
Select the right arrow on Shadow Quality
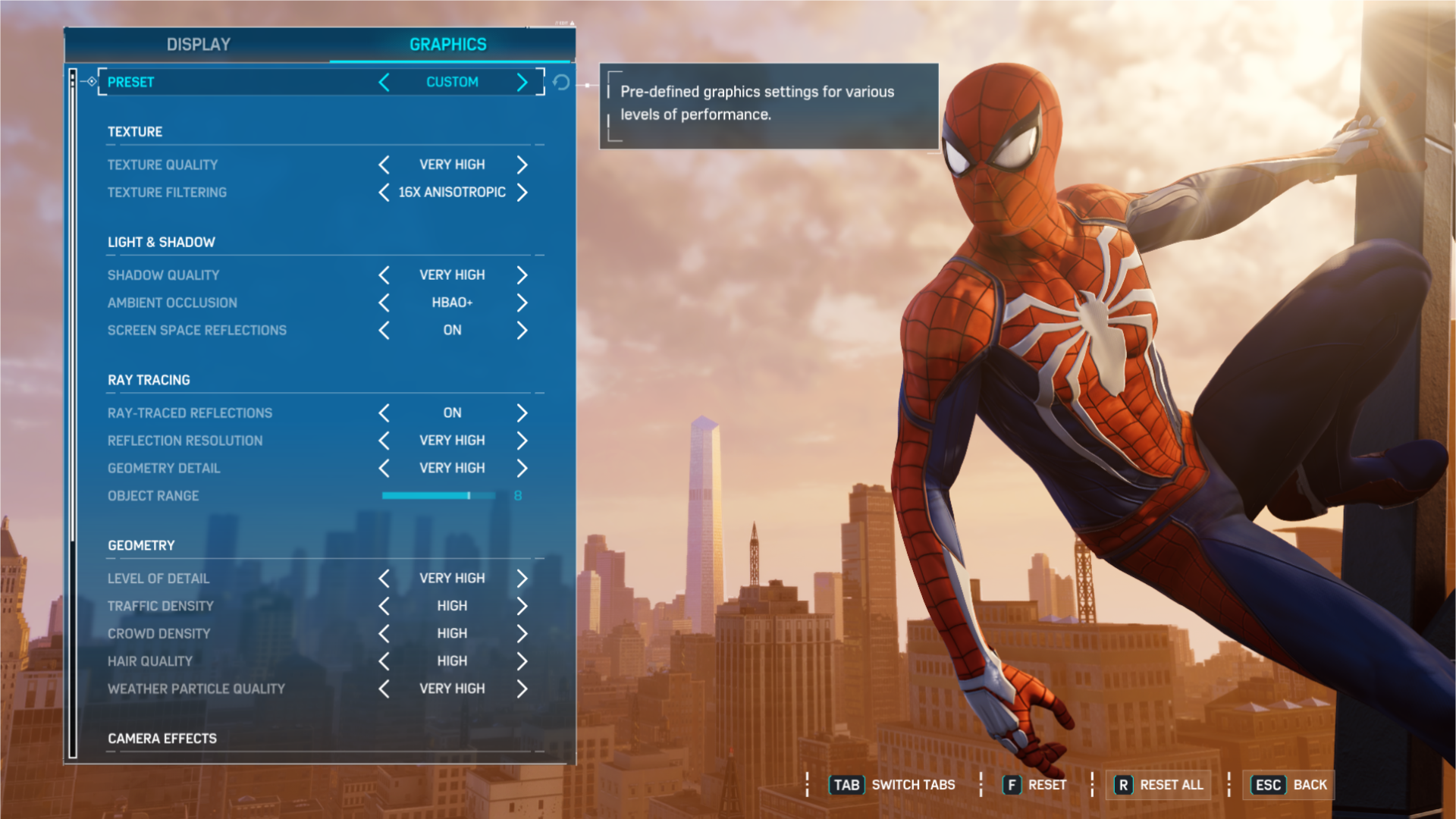(x=522, y=275)
